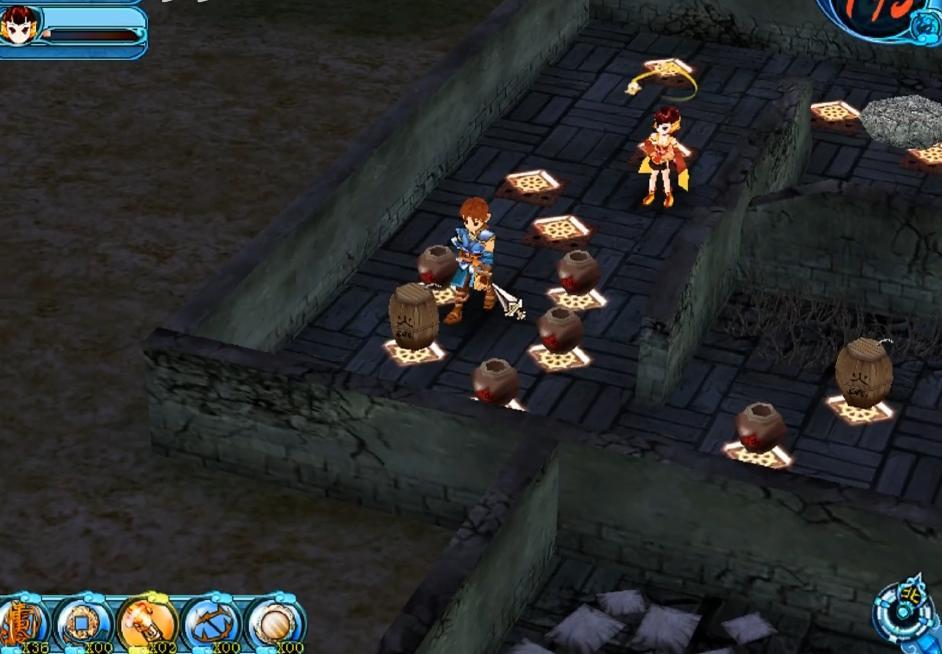
Task: Click the blue swirl orb beside the timer
Action: pyautogui.click(x=924, y=28)
